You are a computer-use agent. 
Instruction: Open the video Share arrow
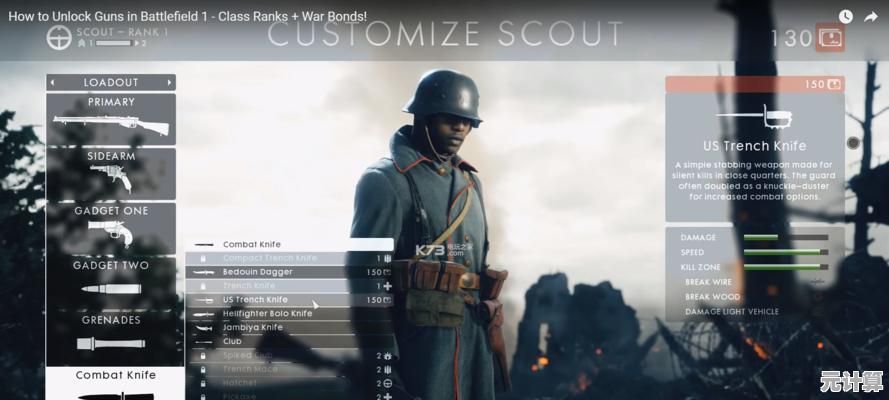coord(871,16)
